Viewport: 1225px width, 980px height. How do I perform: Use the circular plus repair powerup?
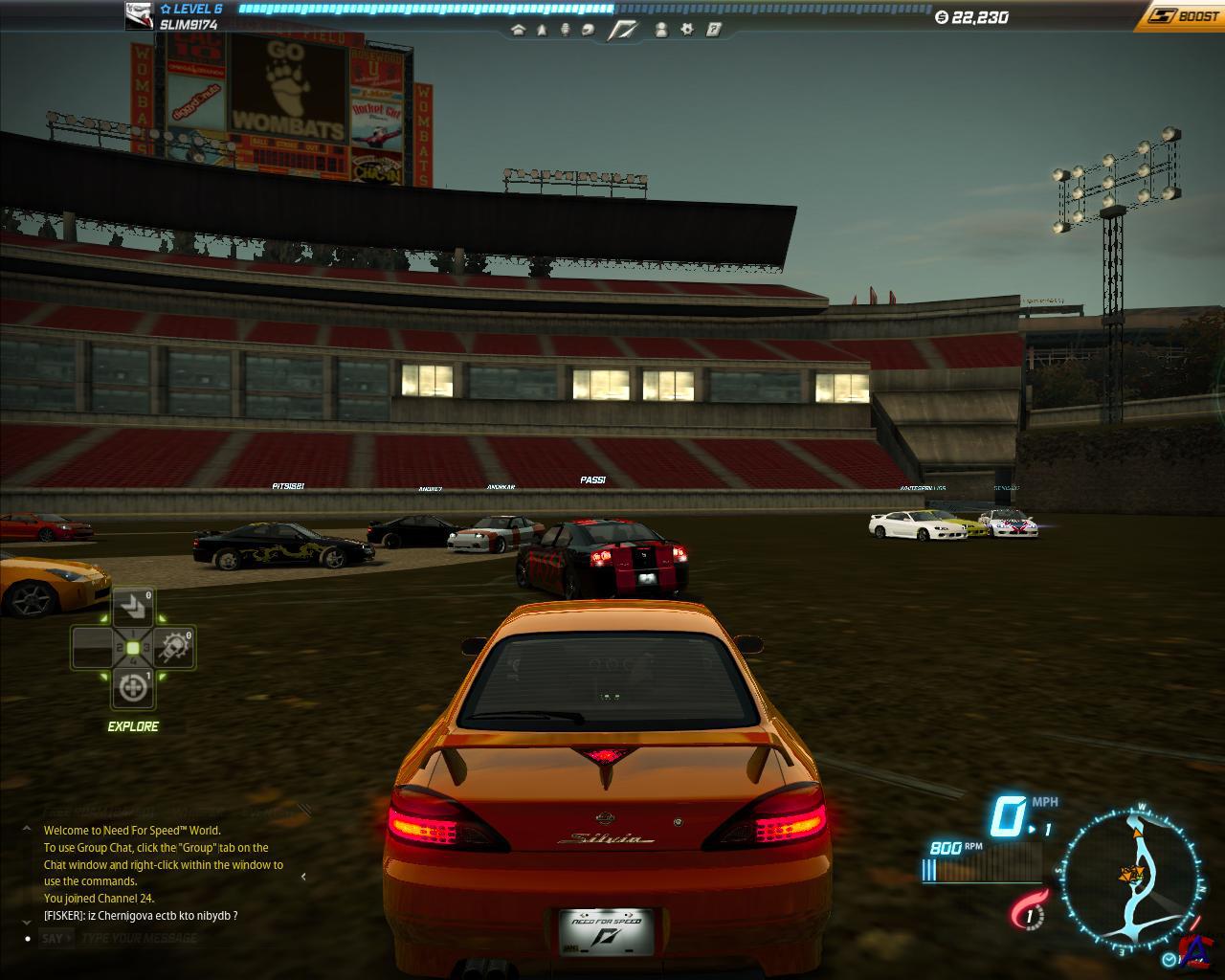[x=133, y=687]
